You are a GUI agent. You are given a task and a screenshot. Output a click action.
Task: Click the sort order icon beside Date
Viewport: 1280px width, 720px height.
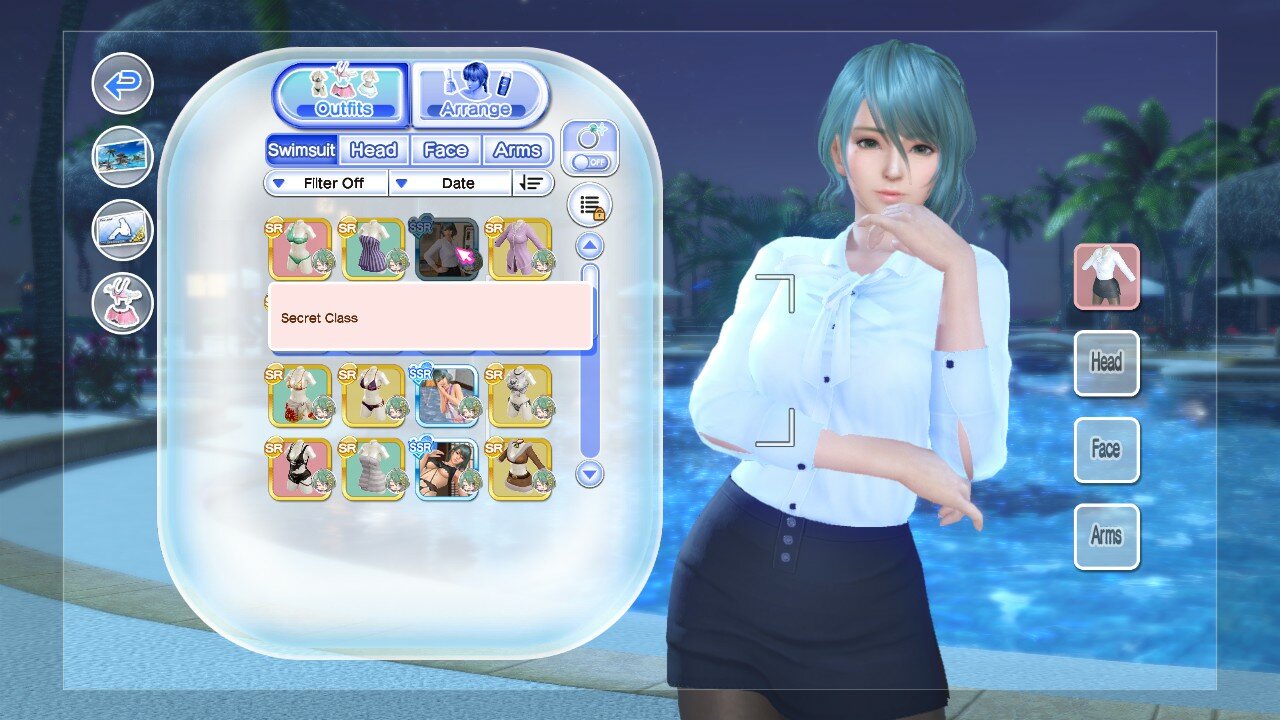point(533,183)
